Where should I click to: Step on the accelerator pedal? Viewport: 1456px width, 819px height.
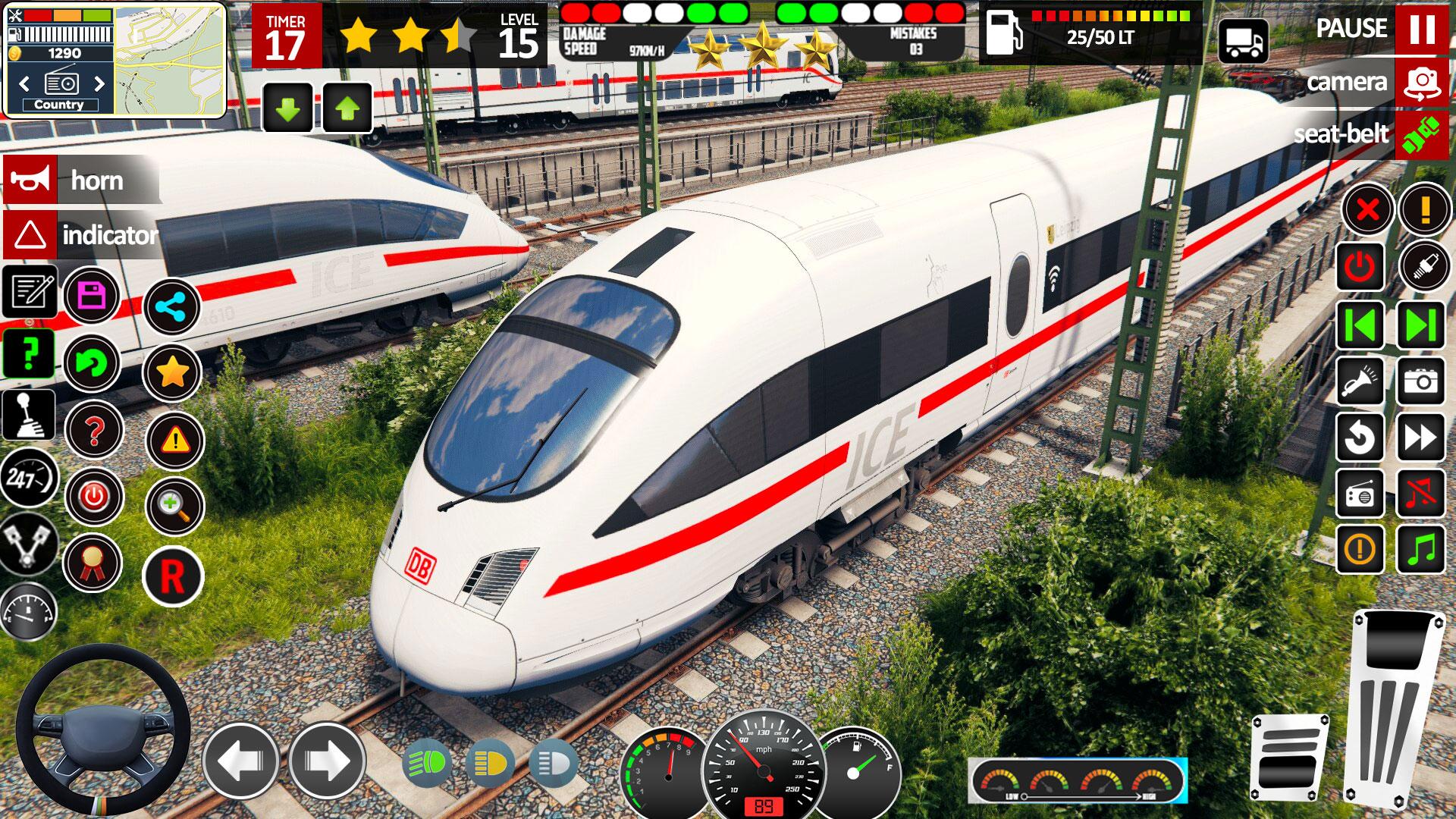(x=1395, y=705)
